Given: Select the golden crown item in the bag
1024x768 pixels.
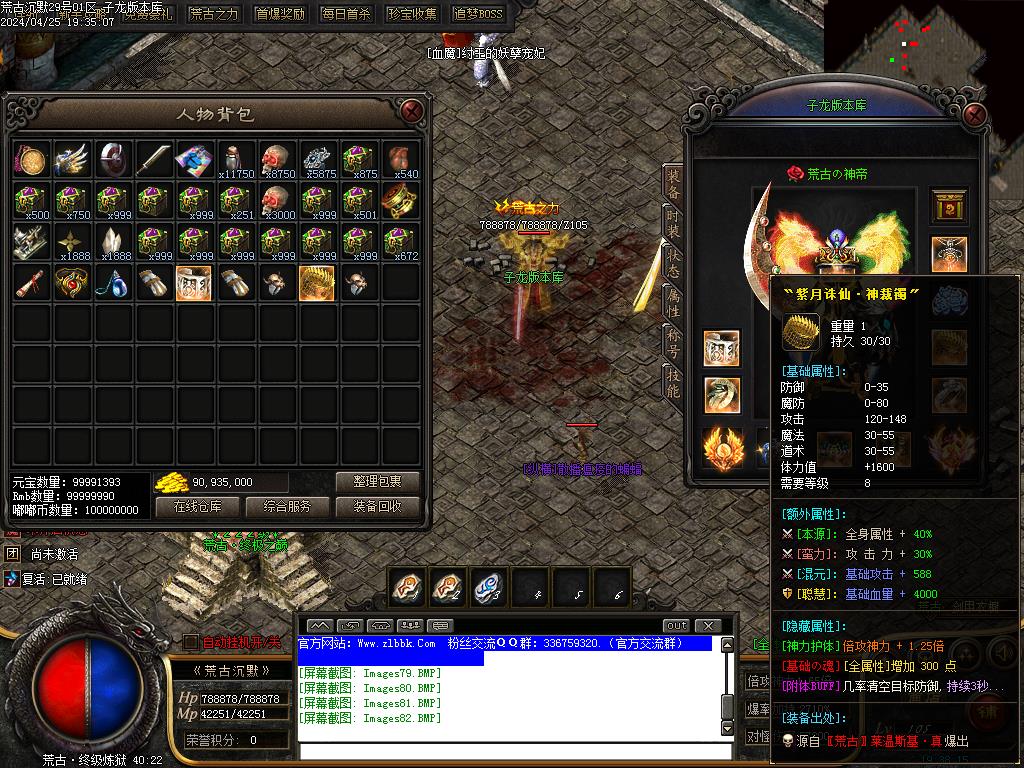Looking at the screenshot, I should (317, 283).
